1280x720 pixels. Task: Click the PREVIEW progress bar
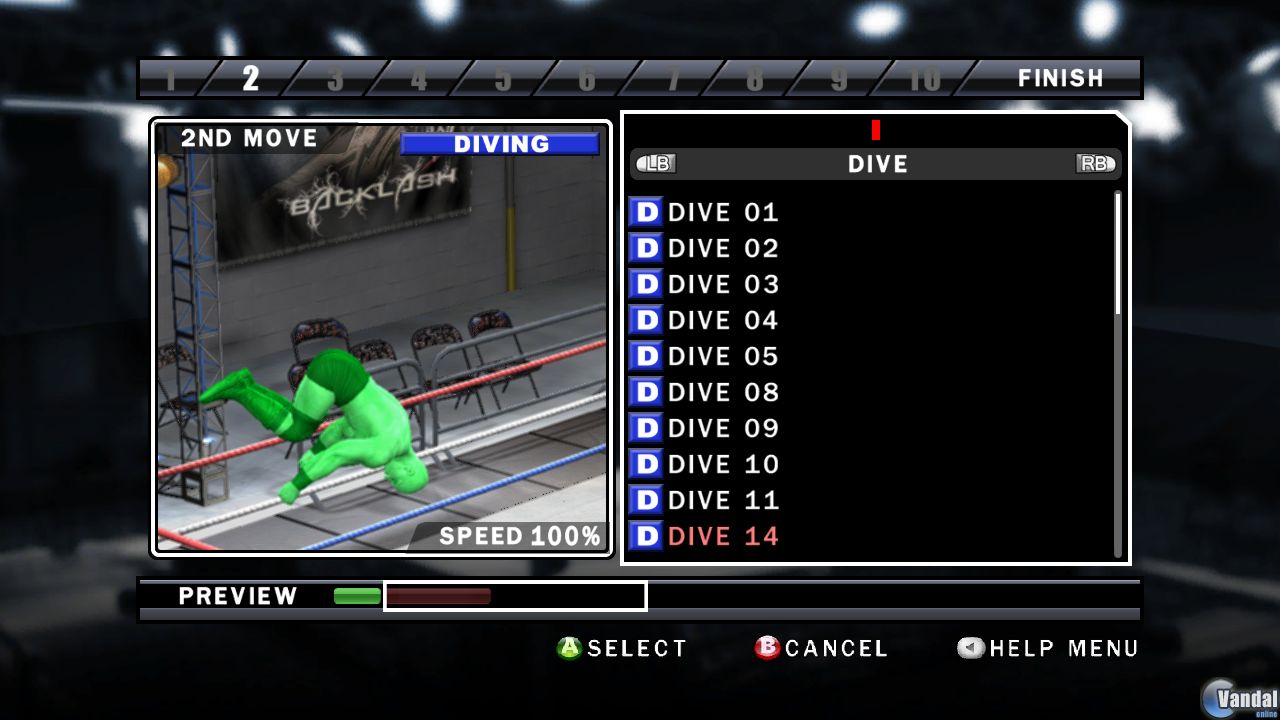click(x=515, y=596)
